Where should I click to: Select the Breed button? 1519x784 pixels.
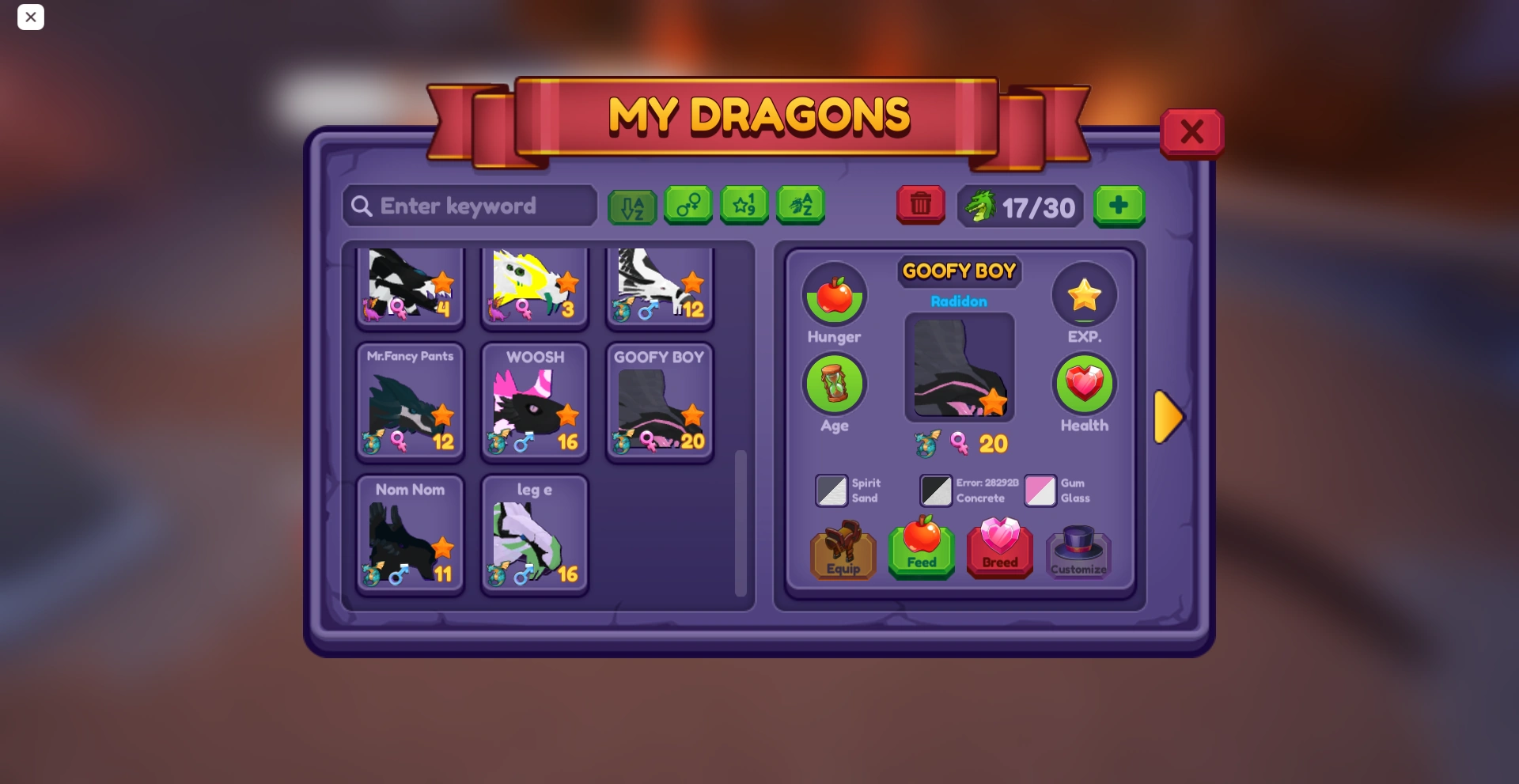tap(1000, 551)
